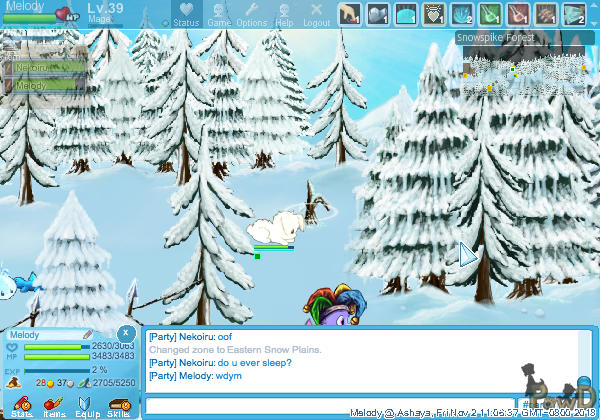Select the red wand skill slot

click(x=519, y=13)
